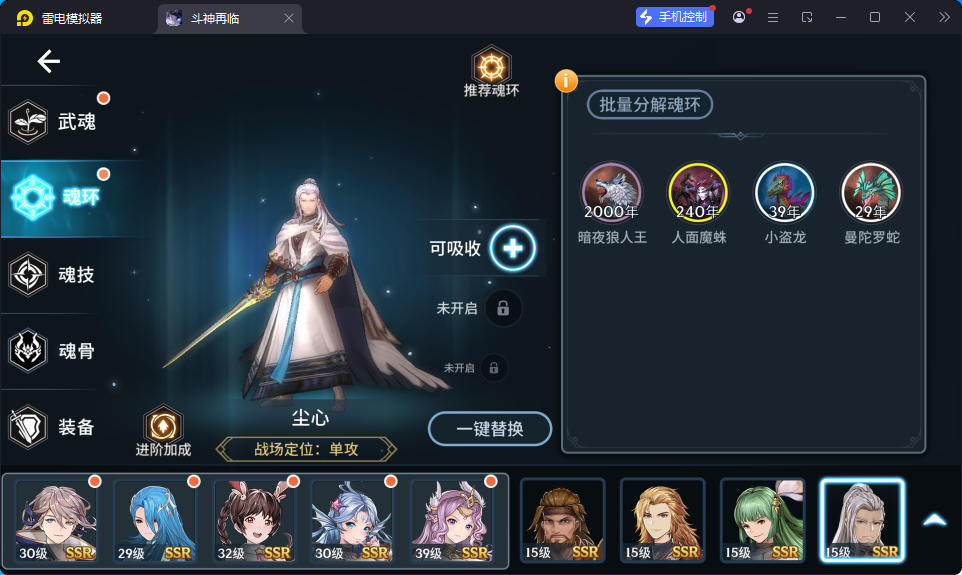Select the level 39 purple-haired hero portrait

click(x=453, y=520)
